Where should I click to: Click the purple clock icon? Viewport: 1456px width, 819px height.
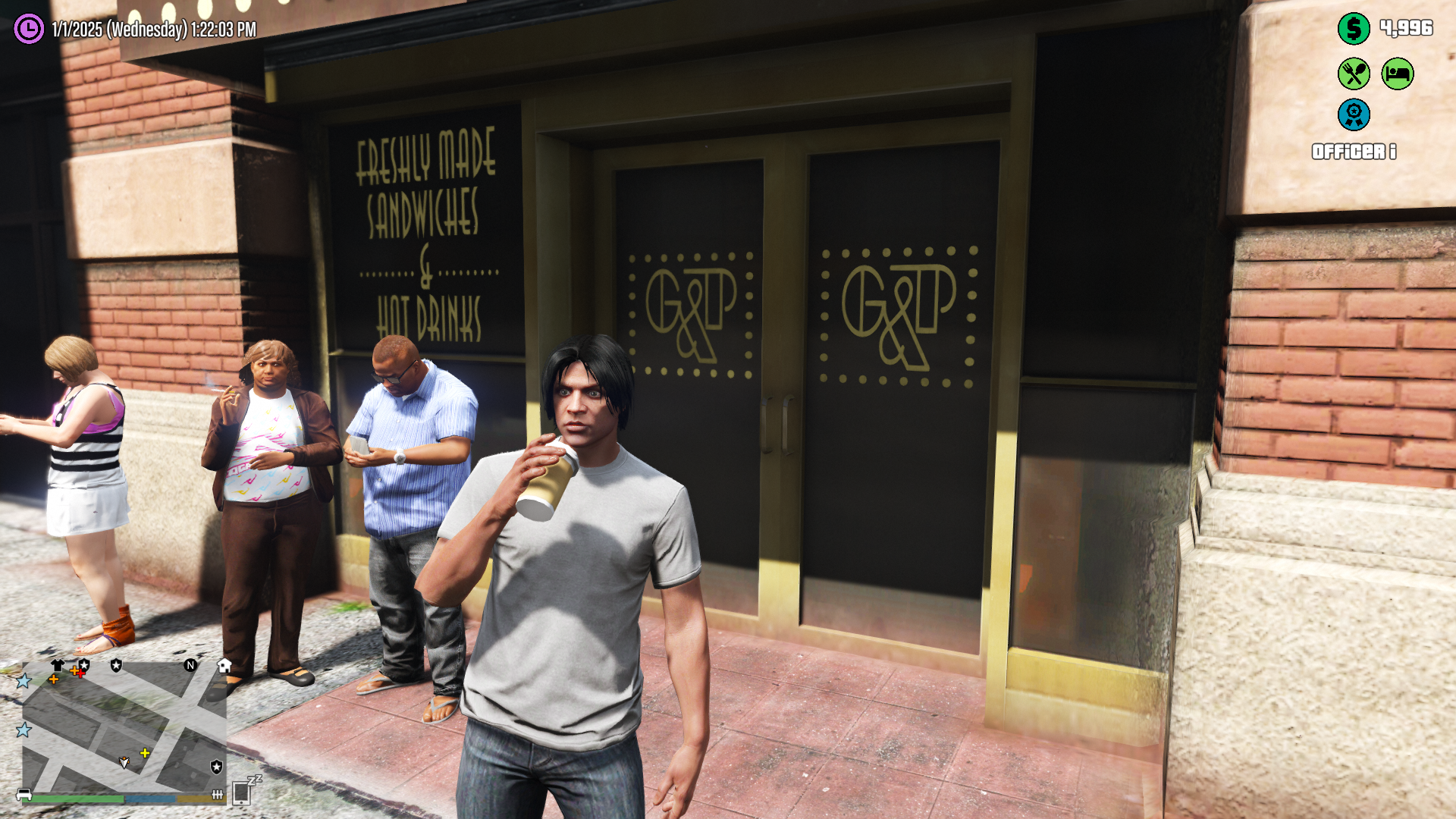pos(29,29)
